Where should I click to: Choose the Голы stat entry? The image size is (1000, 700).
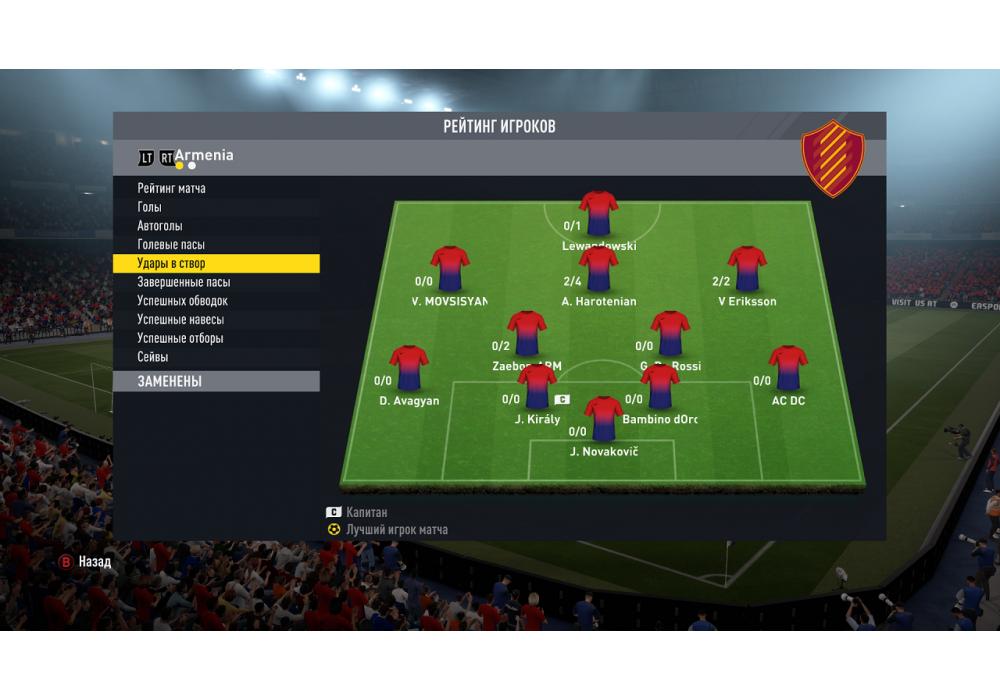[150, 207]
